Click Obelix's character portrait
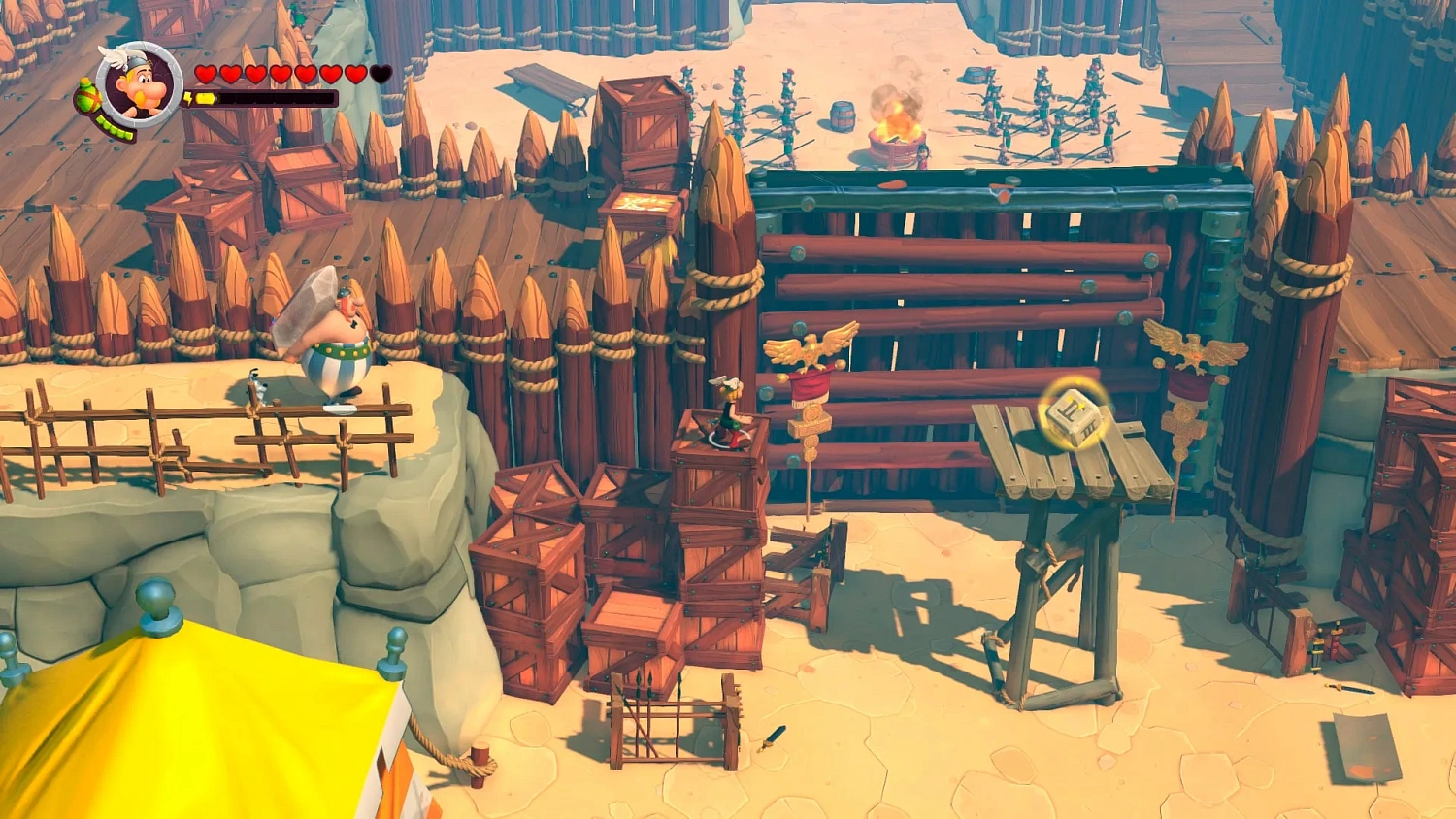The height and width of the screenshot is (819, 1456). (142, 82)
